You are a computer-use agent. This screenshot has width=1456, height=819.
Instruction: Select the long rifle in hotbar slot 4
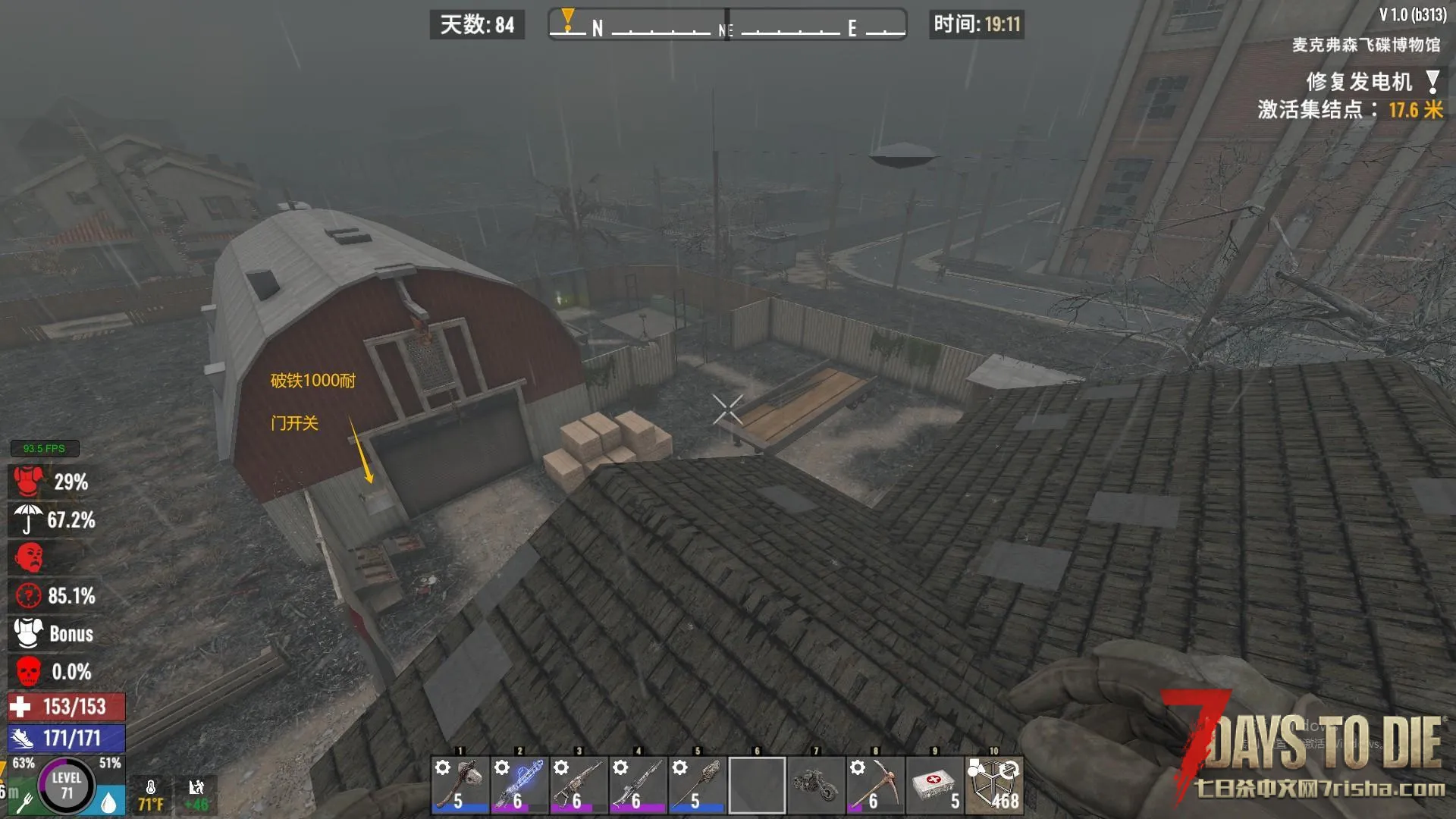pyautogui.click(x=638, y=785)
